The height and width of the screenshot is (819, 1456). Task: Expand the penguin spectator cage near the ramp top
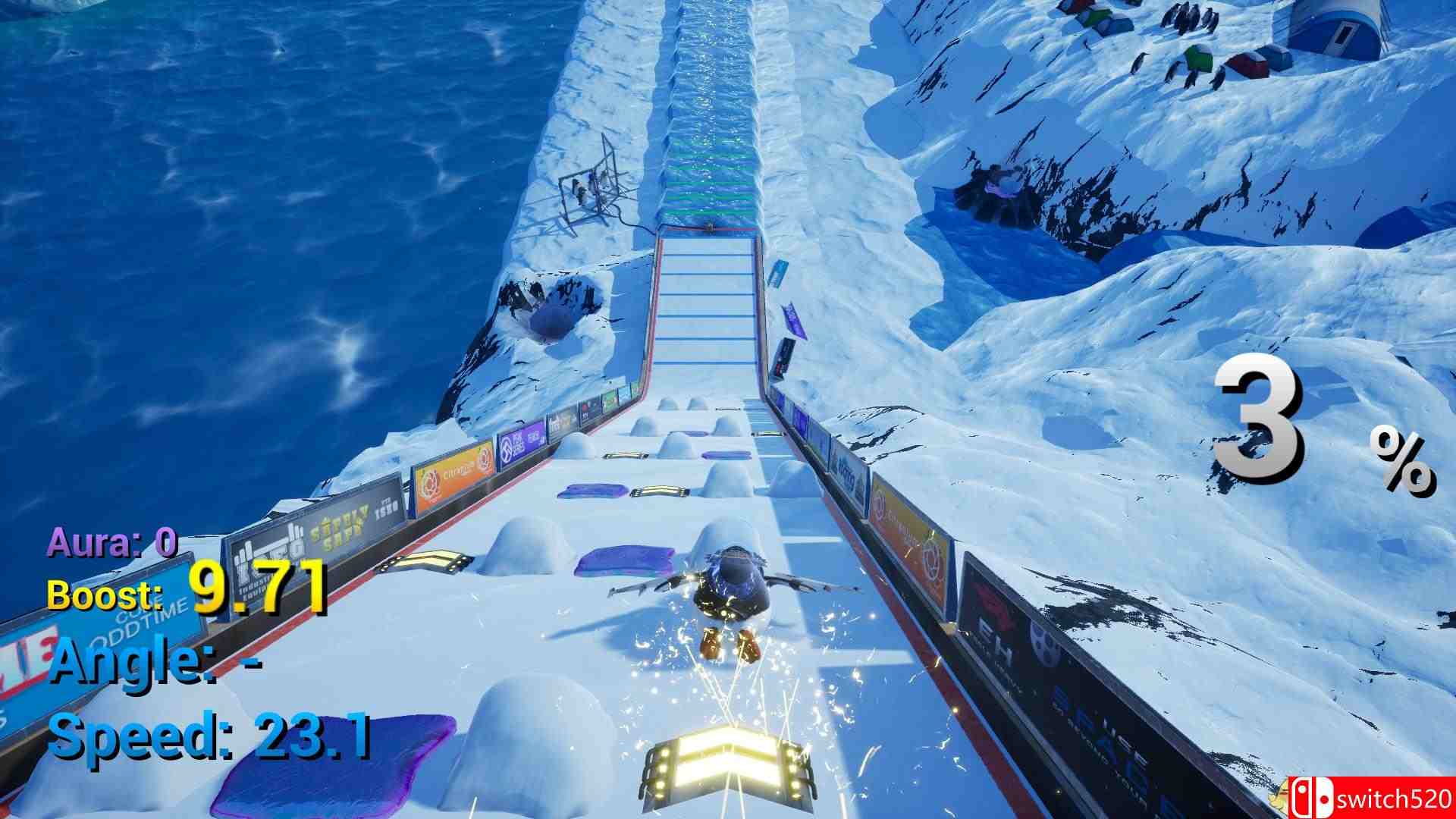(588, 186)
